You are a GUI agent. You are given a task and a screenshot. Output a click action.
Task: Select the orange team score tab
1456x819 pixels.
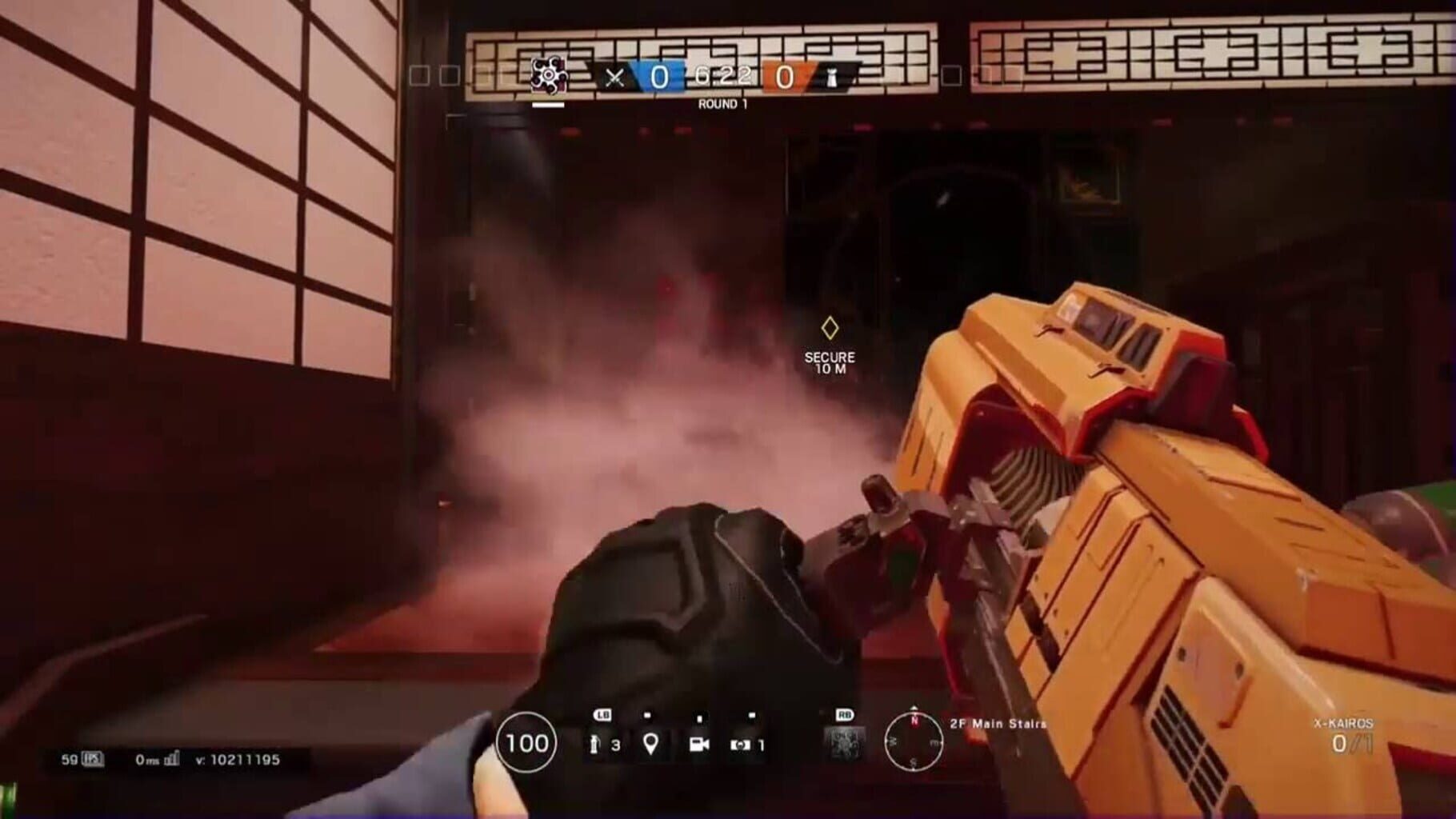click(x=785, y=76)
